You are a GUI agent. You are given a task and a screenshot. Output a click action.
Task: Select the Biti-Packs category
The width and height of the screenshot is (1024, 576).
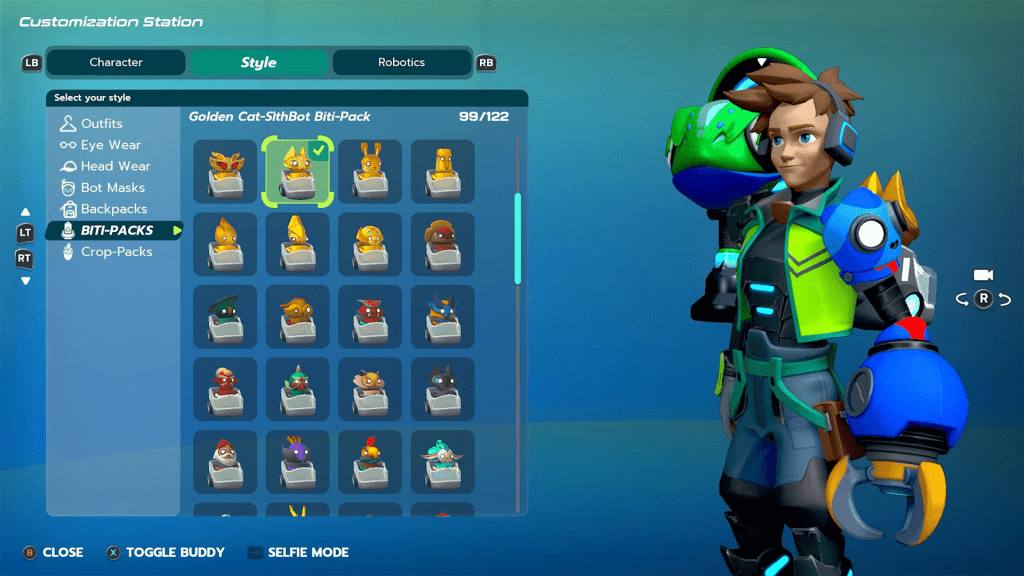pyautogui.click(x=116, y=230)
